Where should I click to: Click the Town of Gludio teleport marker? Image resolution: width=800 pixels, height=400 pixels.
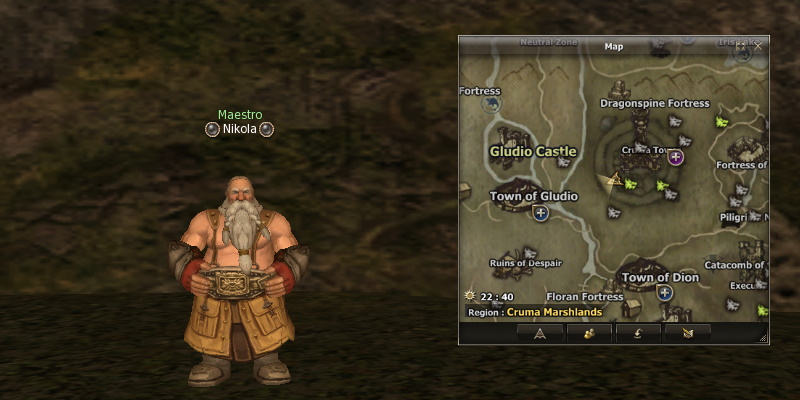pyautogui.click(x=541, y=213)
